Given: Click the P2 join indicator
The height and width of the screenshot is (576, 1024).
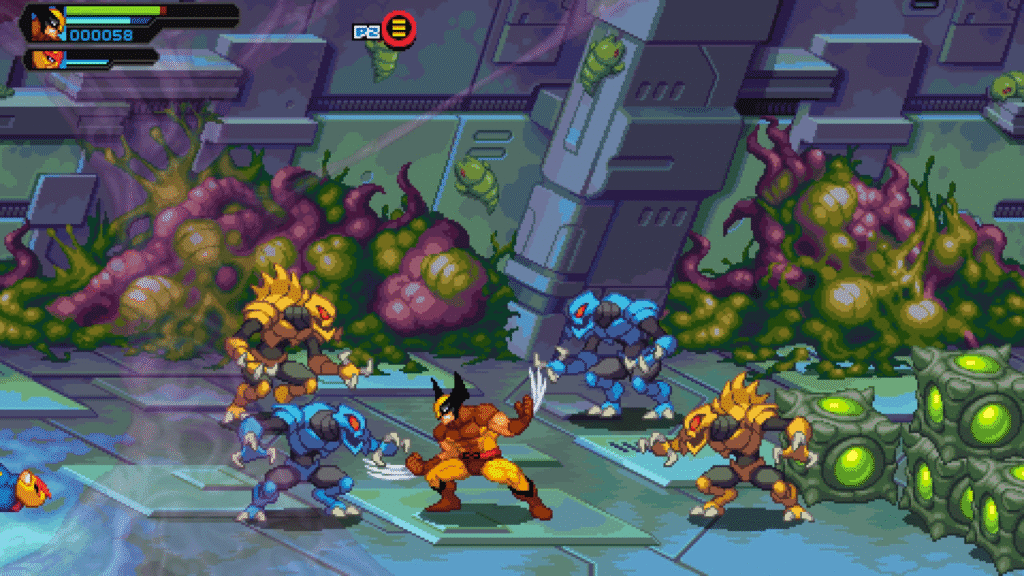Looking at the screenshot, I should (x=385, y=29).
